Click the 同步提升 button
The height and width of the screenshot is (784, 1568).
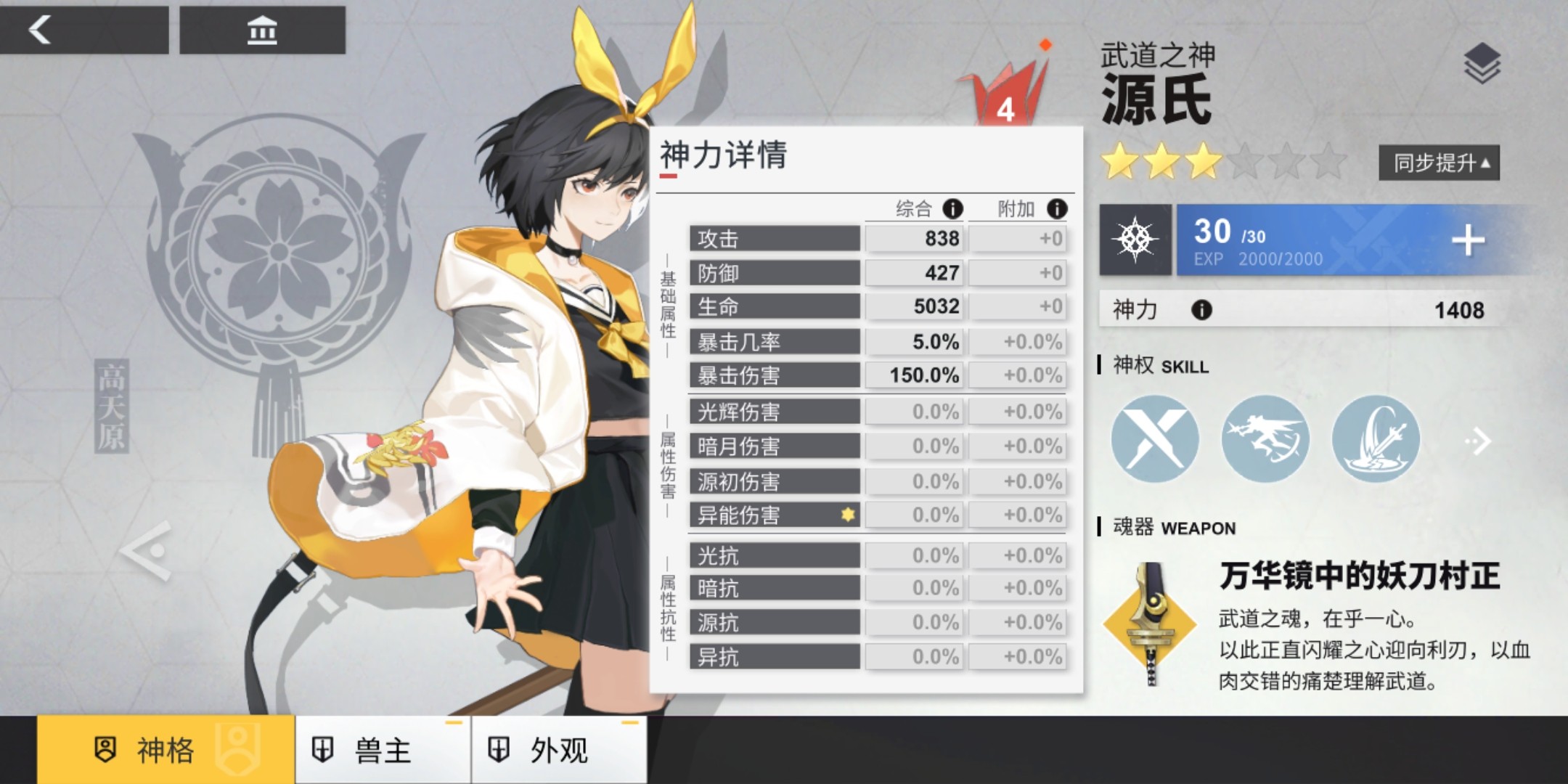tap(1439, 163)
